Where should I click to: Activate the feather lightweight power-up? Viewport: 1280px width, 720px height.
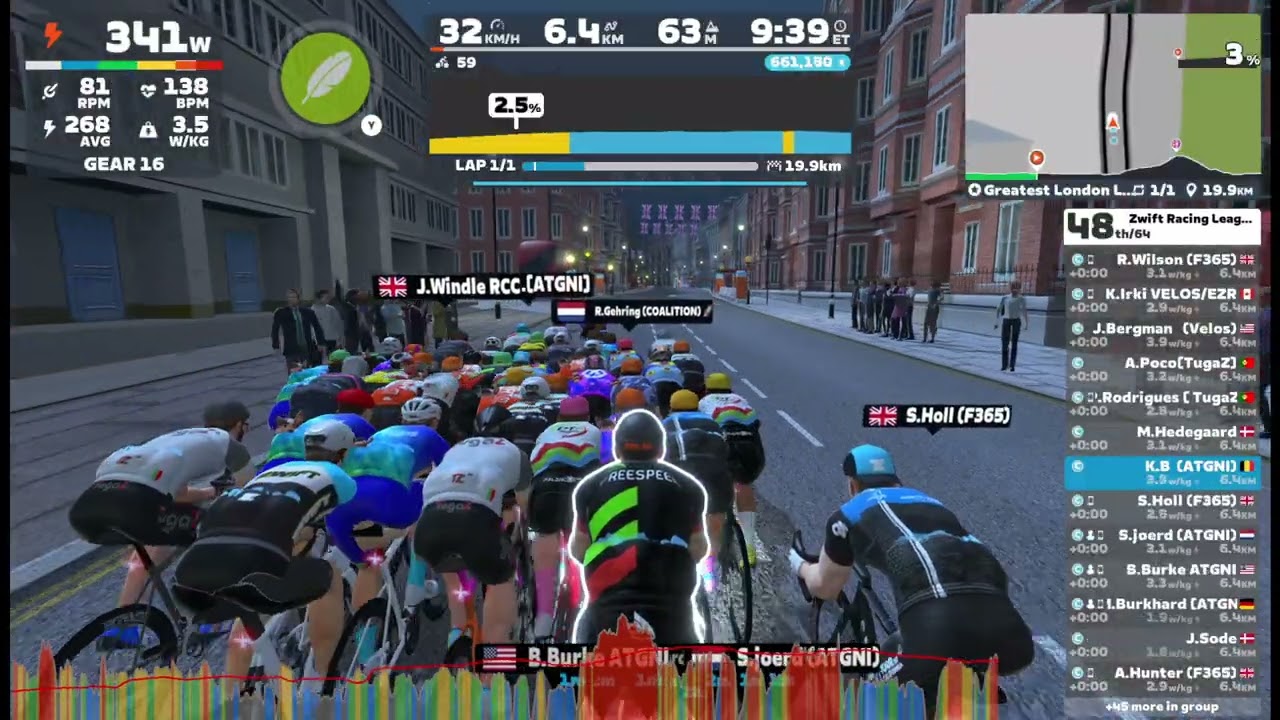point(325,78)
